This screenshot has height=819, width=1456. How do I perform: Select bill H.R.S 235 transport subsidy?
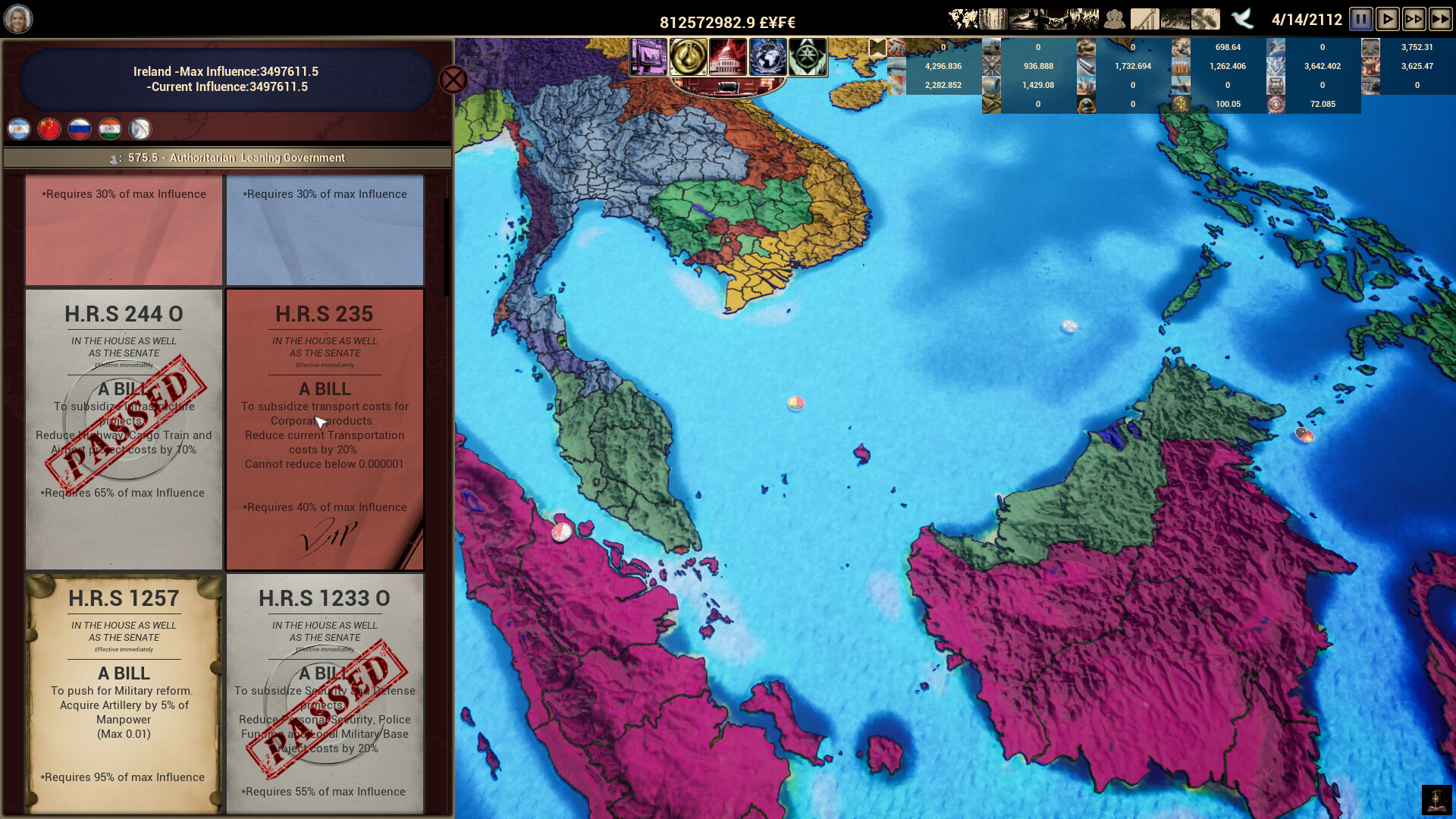click(325, 428)
